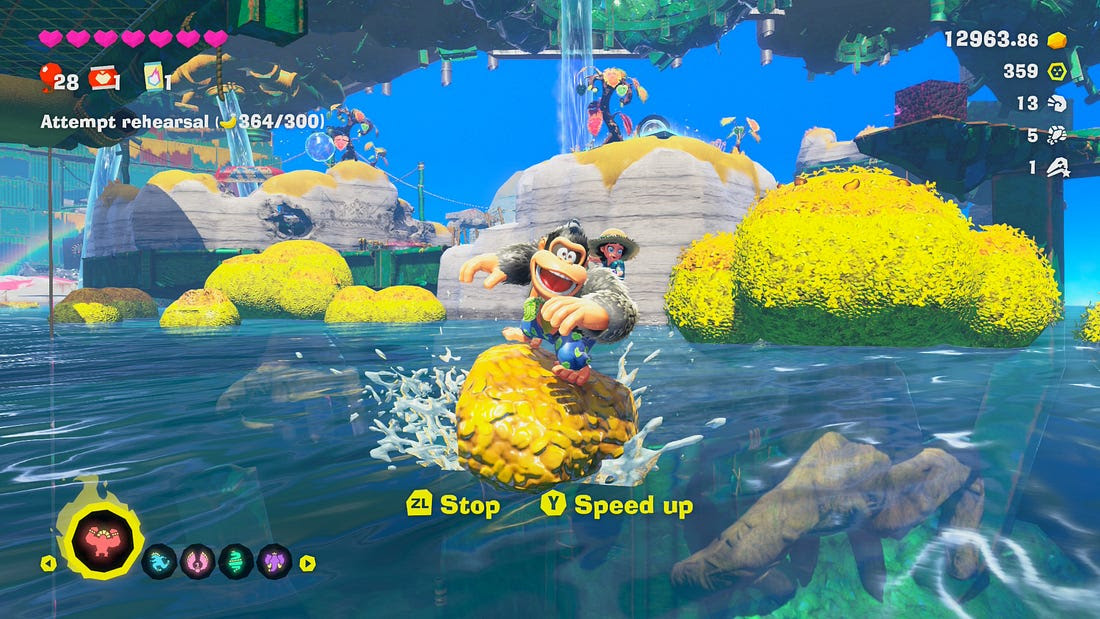
Task: Pick the purple Elephant Bananza icon
Action: click(x=274, y=562)
